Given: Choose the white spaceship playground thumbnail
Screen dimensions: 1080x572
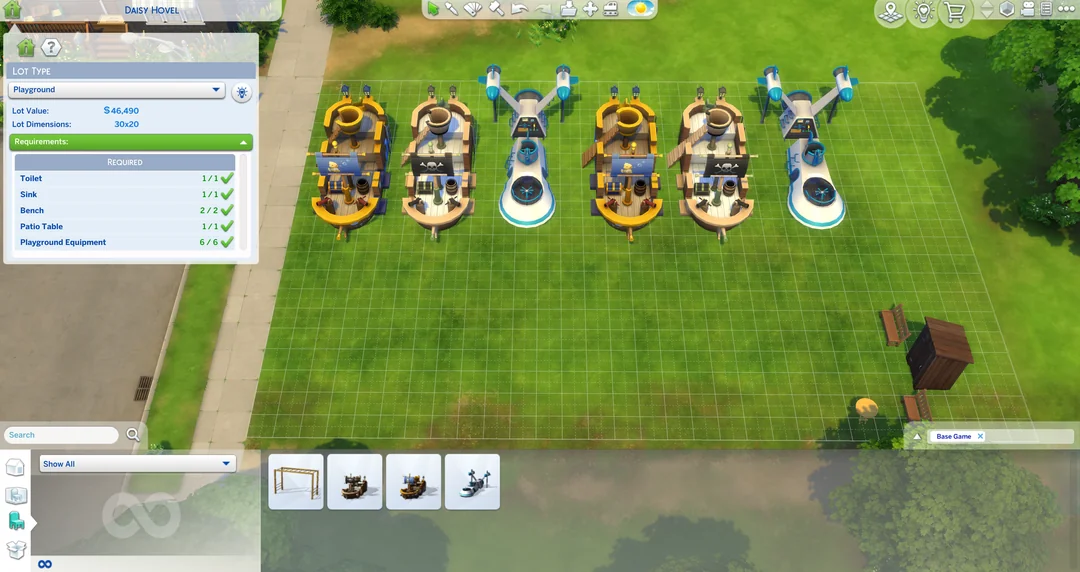Looking at the screenshot, I should (x=472, y=482).
